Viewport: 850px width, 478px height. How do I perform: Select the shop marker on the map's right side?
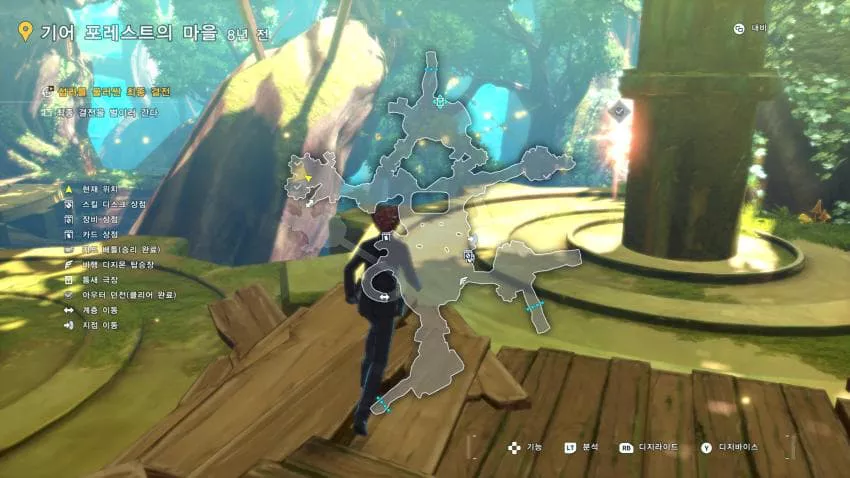468,257
